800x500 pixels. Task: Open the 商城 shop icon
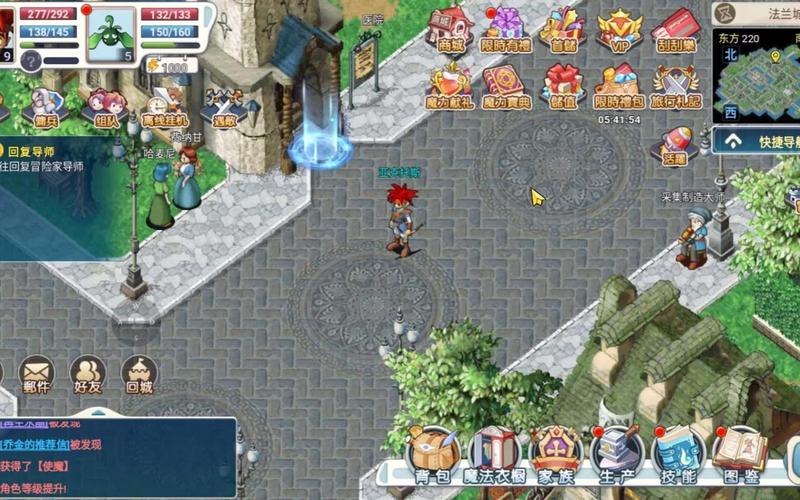click(450, 28)
